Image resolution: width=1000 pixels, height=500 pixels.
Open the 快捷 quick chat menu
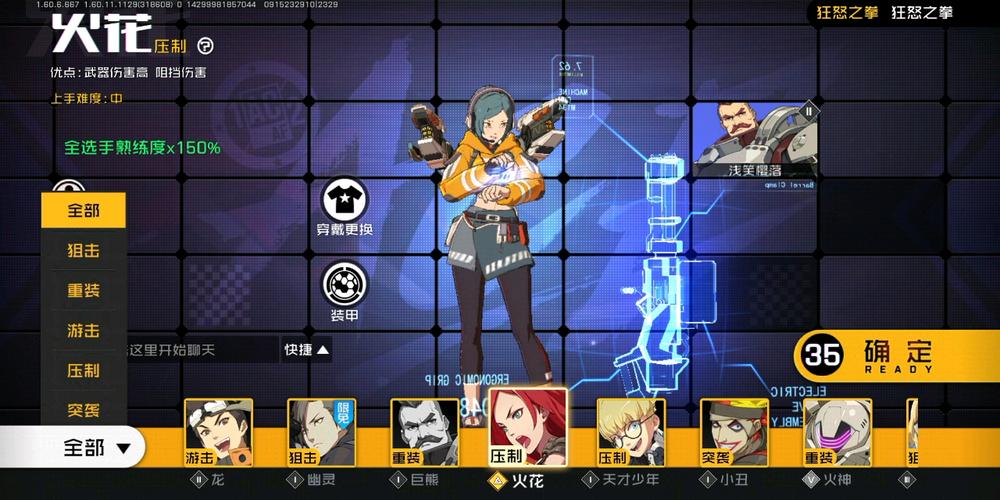pyautogui.click(x=306, y=350)
